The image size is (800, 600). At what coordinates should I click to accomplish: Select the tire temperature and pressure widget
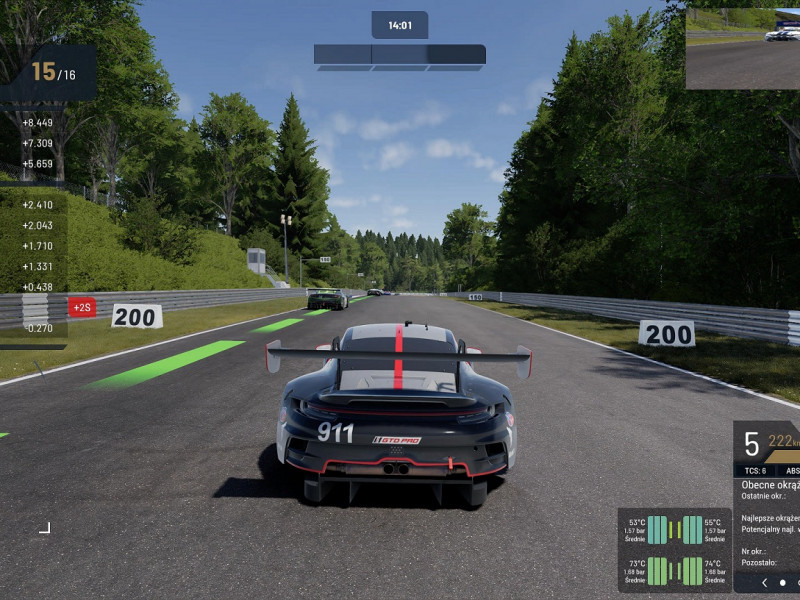(x=675, y=550)
